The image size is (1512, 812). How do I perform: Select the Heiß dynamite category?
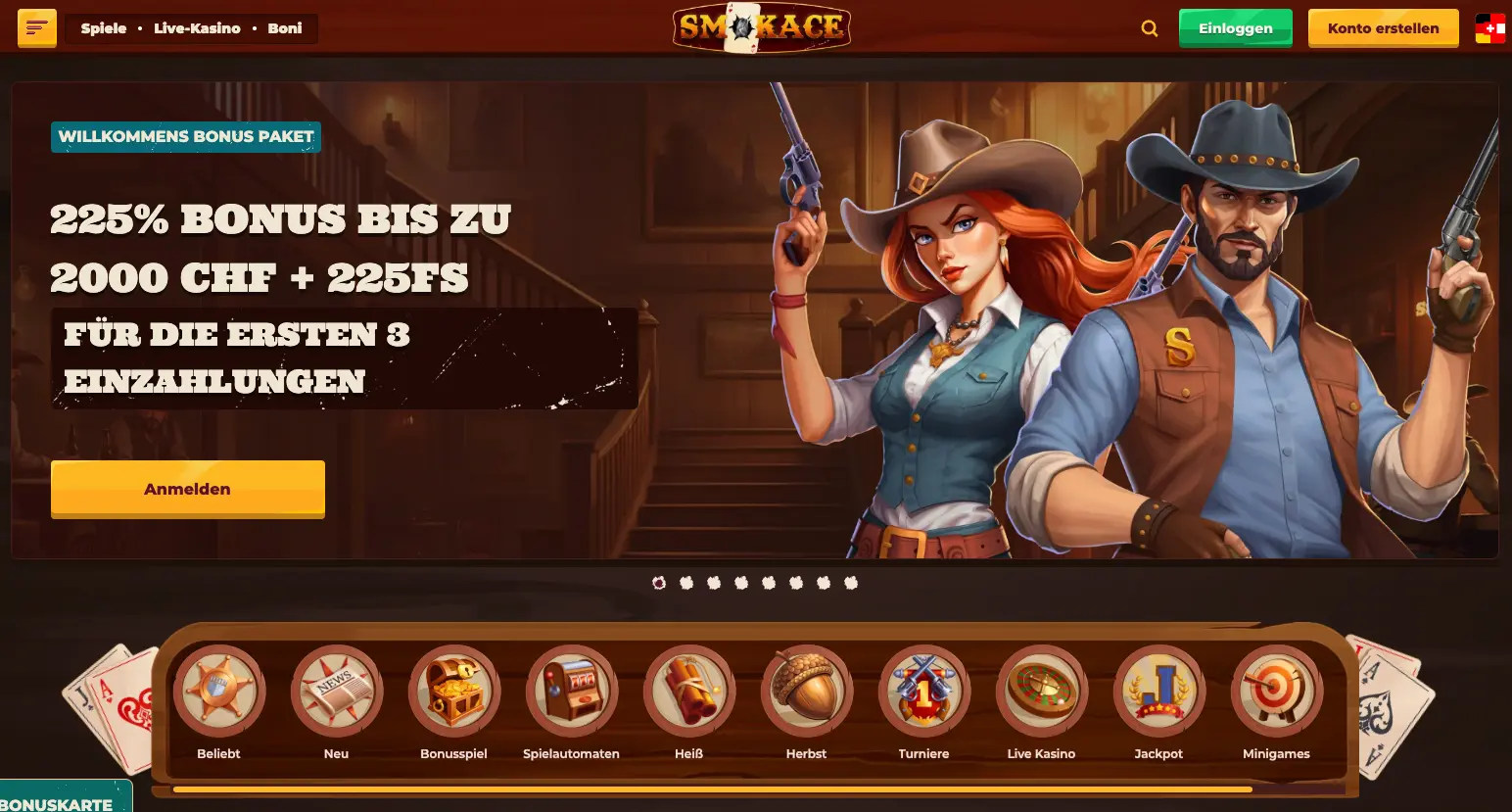[688, 692]
